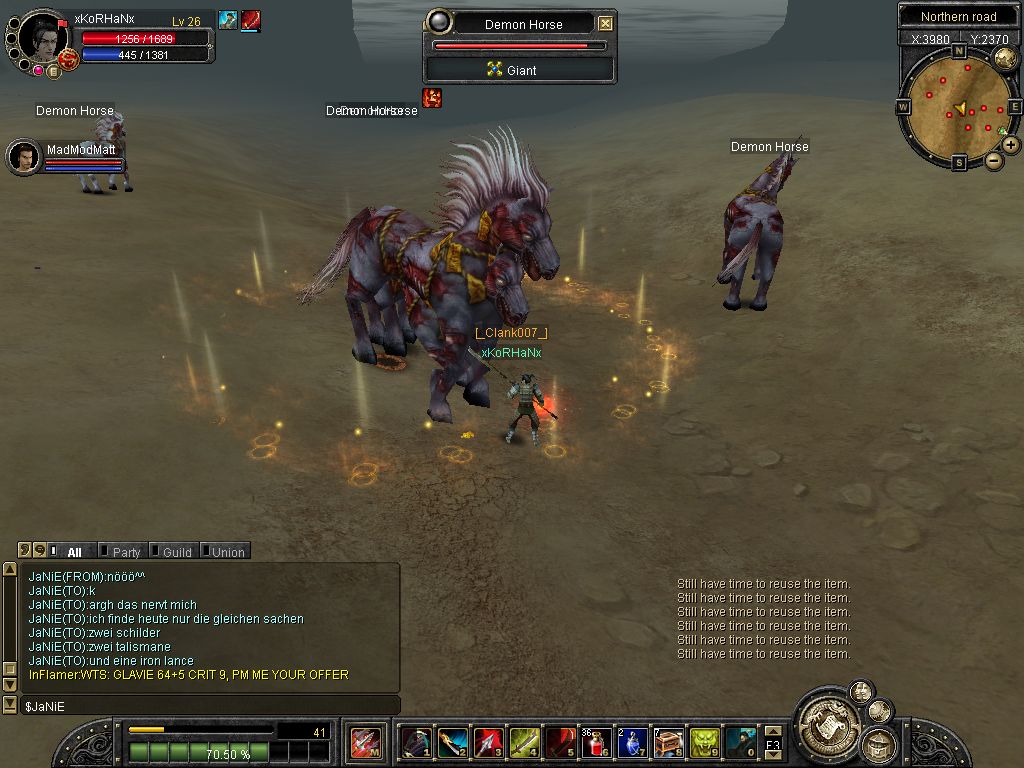Image resolution: width=1024 pixels, height=768 pixels.
Task: Activate the treasure chest item in slot 8
Action: pos(669,743)
